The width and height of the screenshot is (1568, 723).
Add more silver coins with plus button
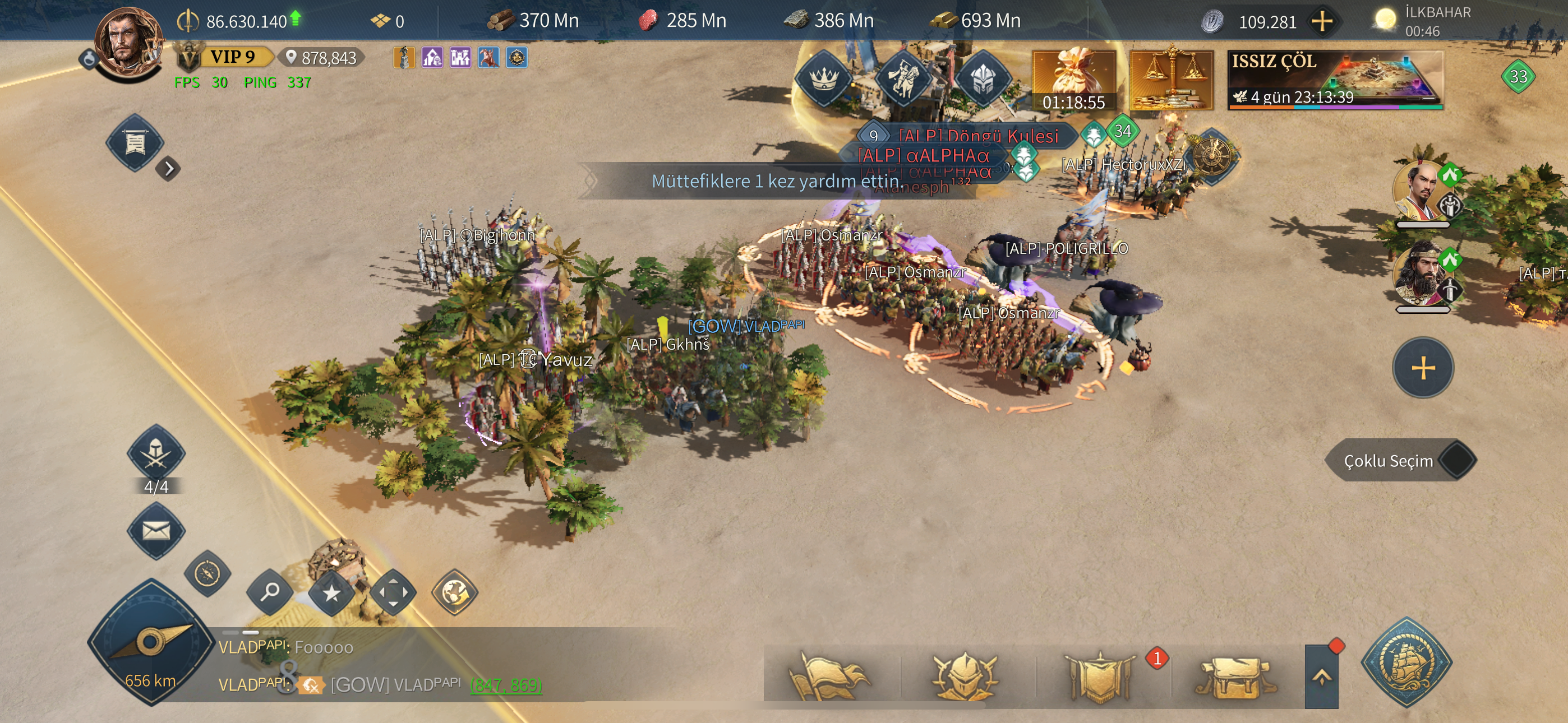click(x=1321, y=22)
